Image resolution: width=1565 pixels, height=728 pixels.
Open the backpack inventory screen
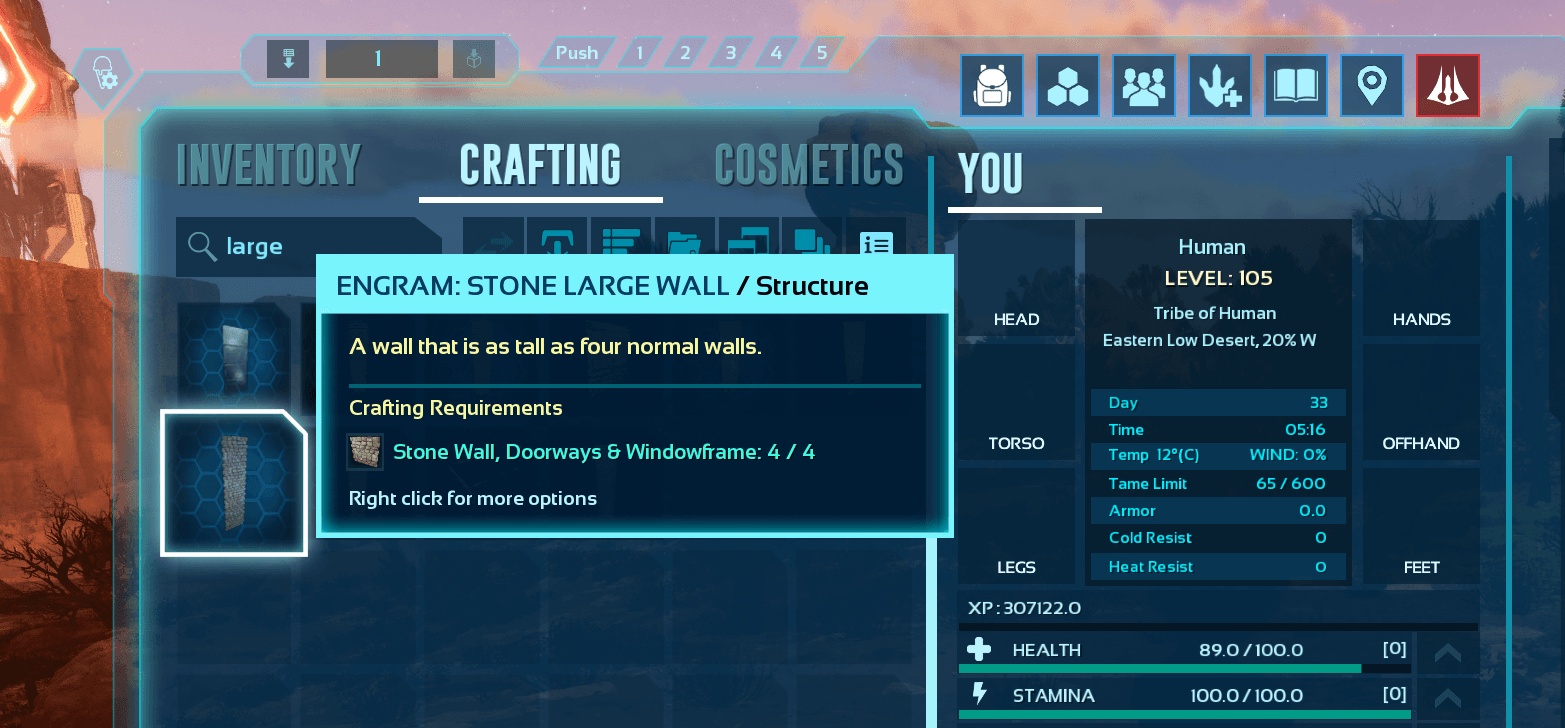point(992,86)
